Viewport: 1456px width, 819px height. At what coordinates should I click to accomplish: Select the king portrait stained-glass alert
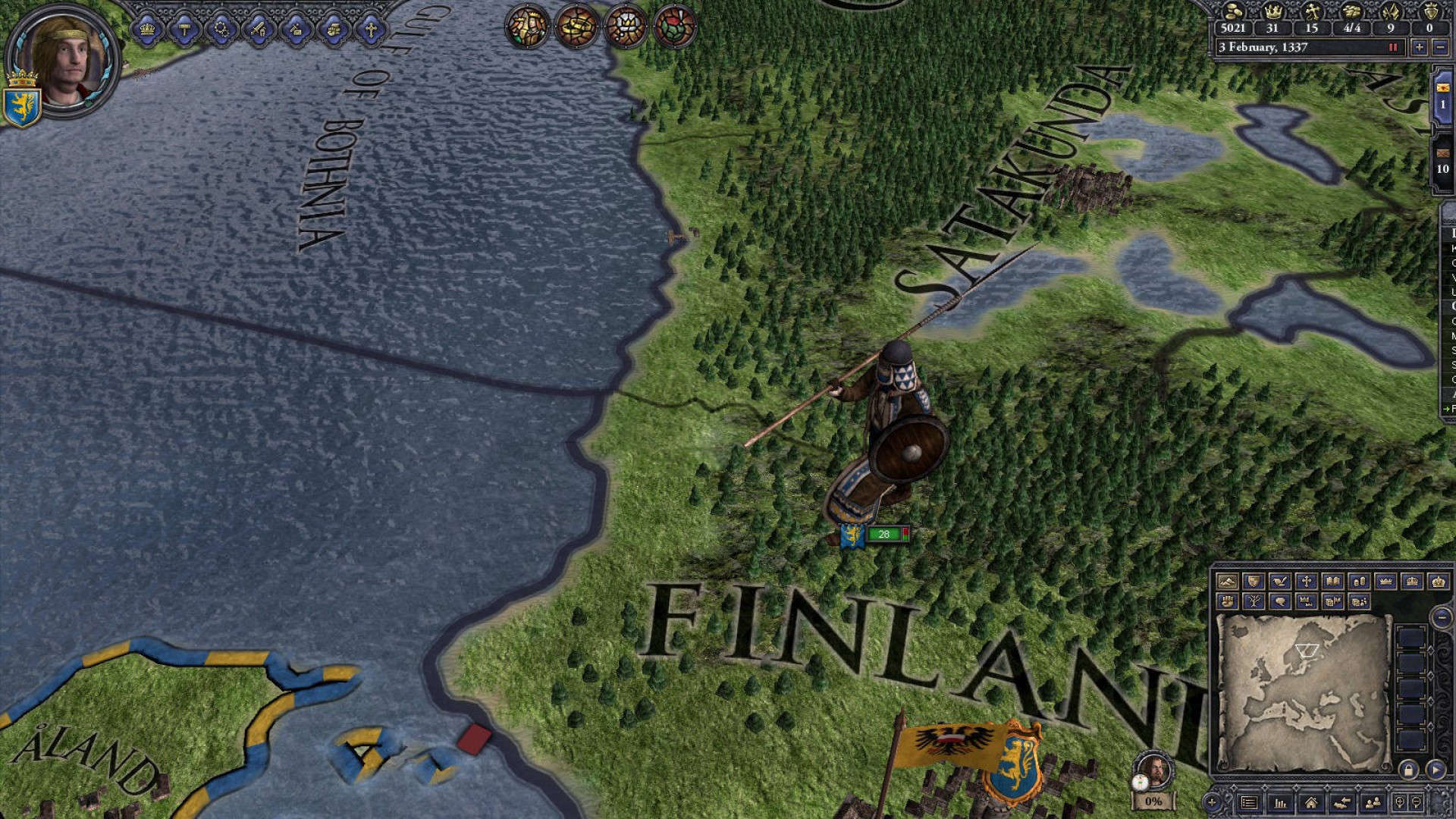[x=527, y=27]
